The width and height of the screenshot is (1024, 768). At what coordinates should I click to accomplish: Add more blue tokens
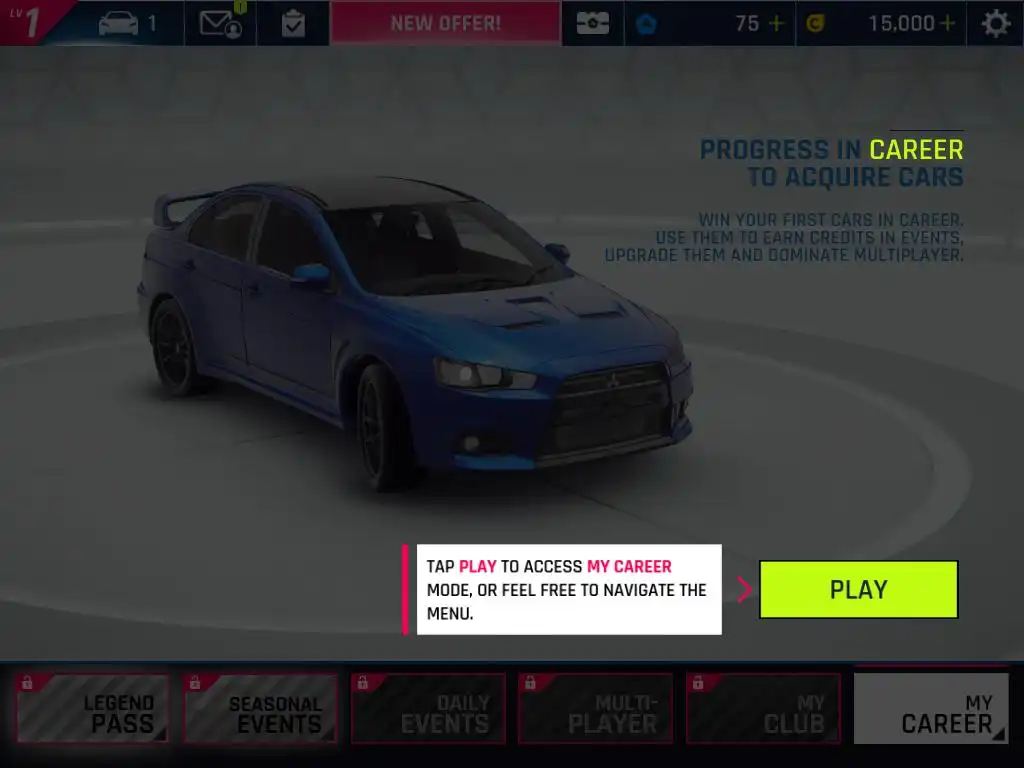(x=776, y=23)
